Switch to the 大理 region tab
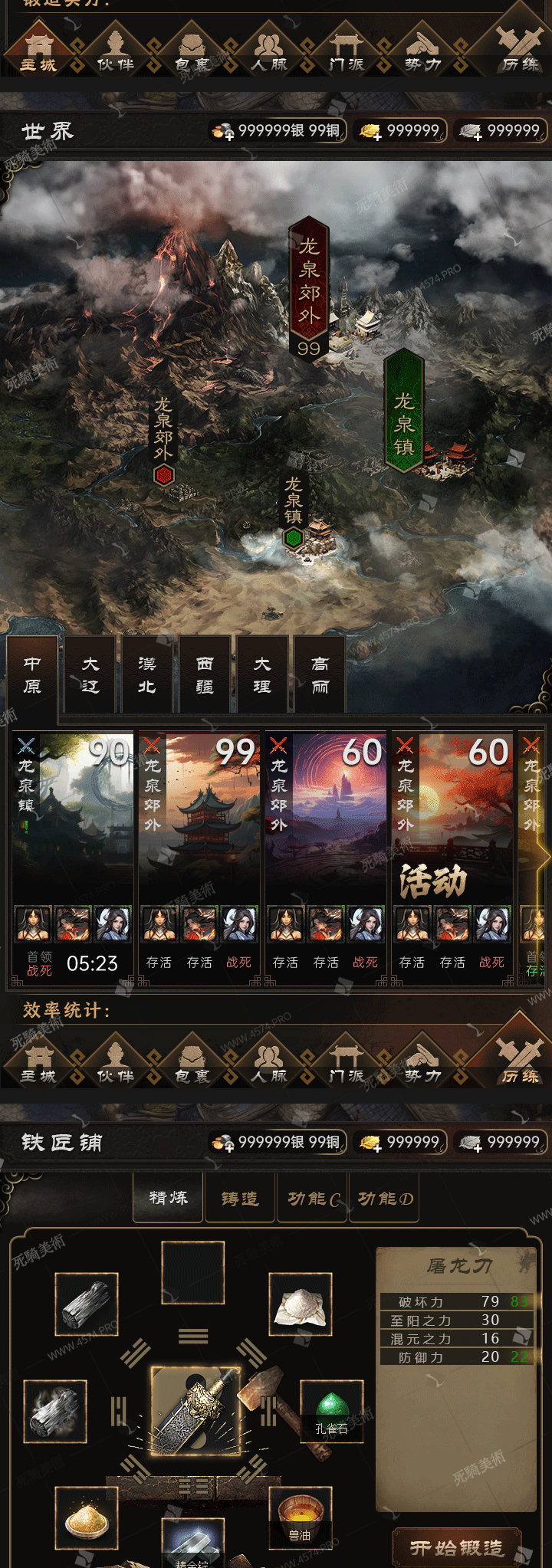The width and height of the screenshot is (552, 1568). [262, 674]
